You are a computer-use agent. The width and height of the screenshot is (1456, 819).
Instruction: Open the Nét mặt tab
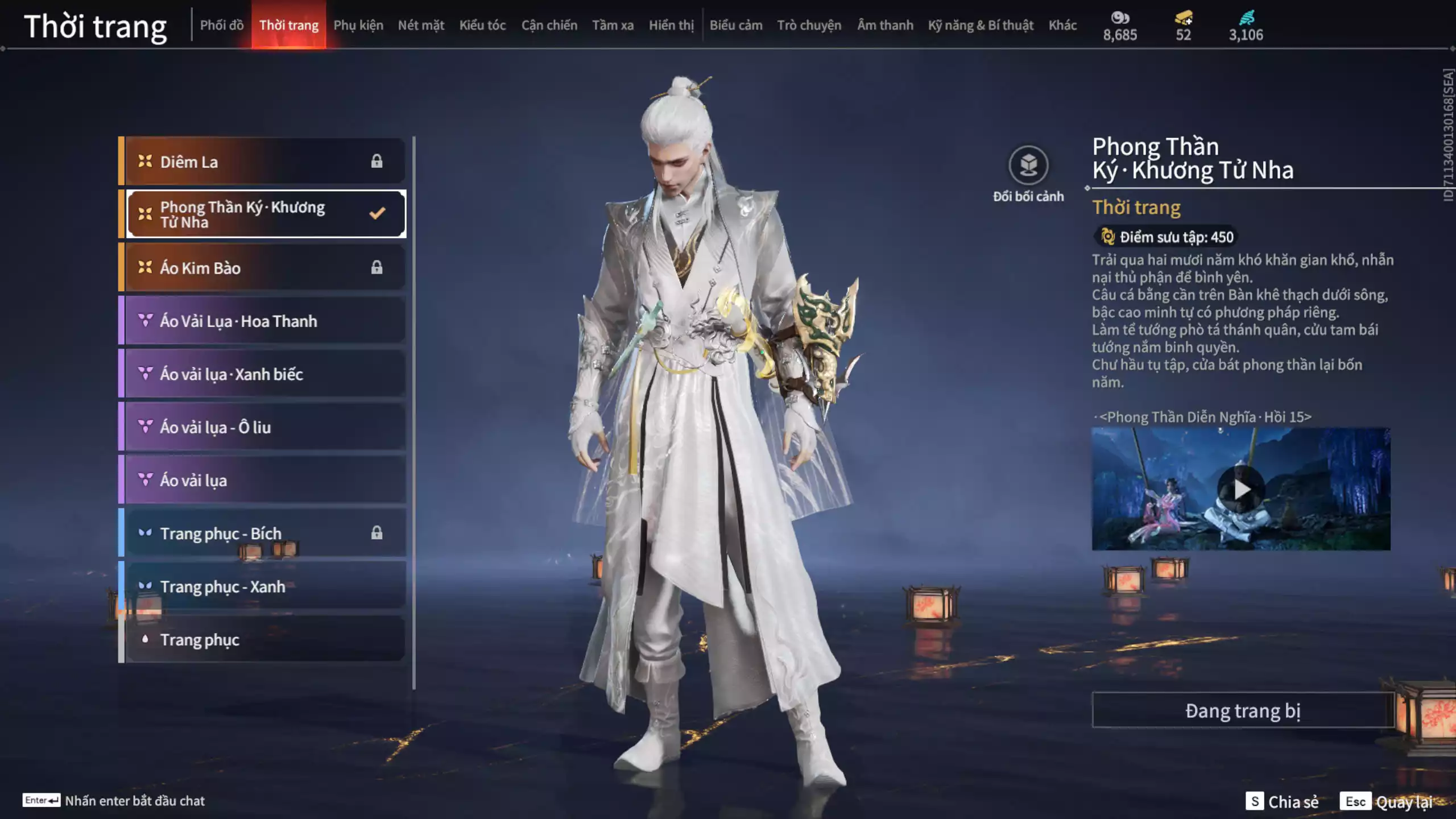(x=421, y=25)
